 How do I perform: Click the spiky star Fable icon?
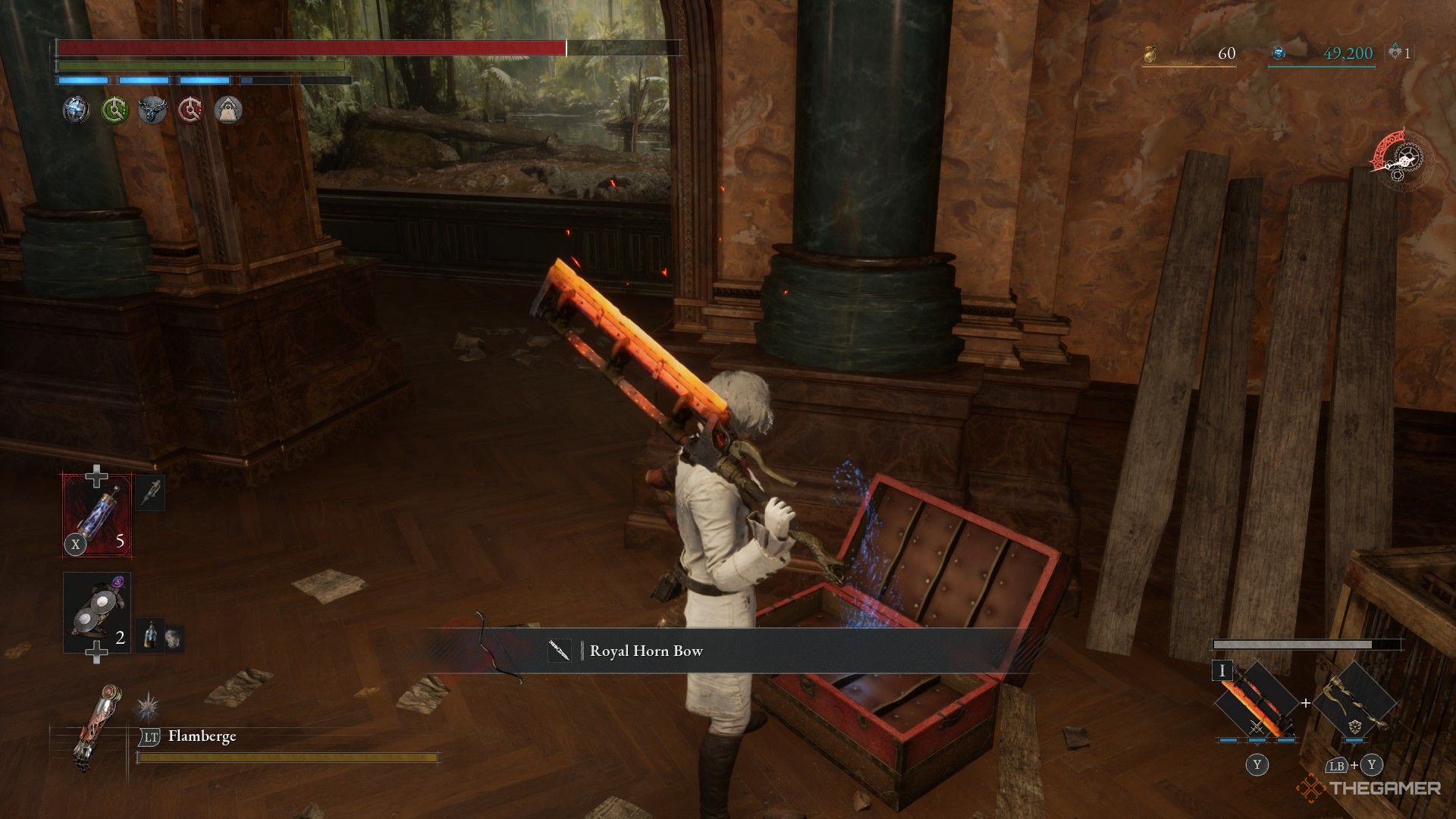pos(146,707)
